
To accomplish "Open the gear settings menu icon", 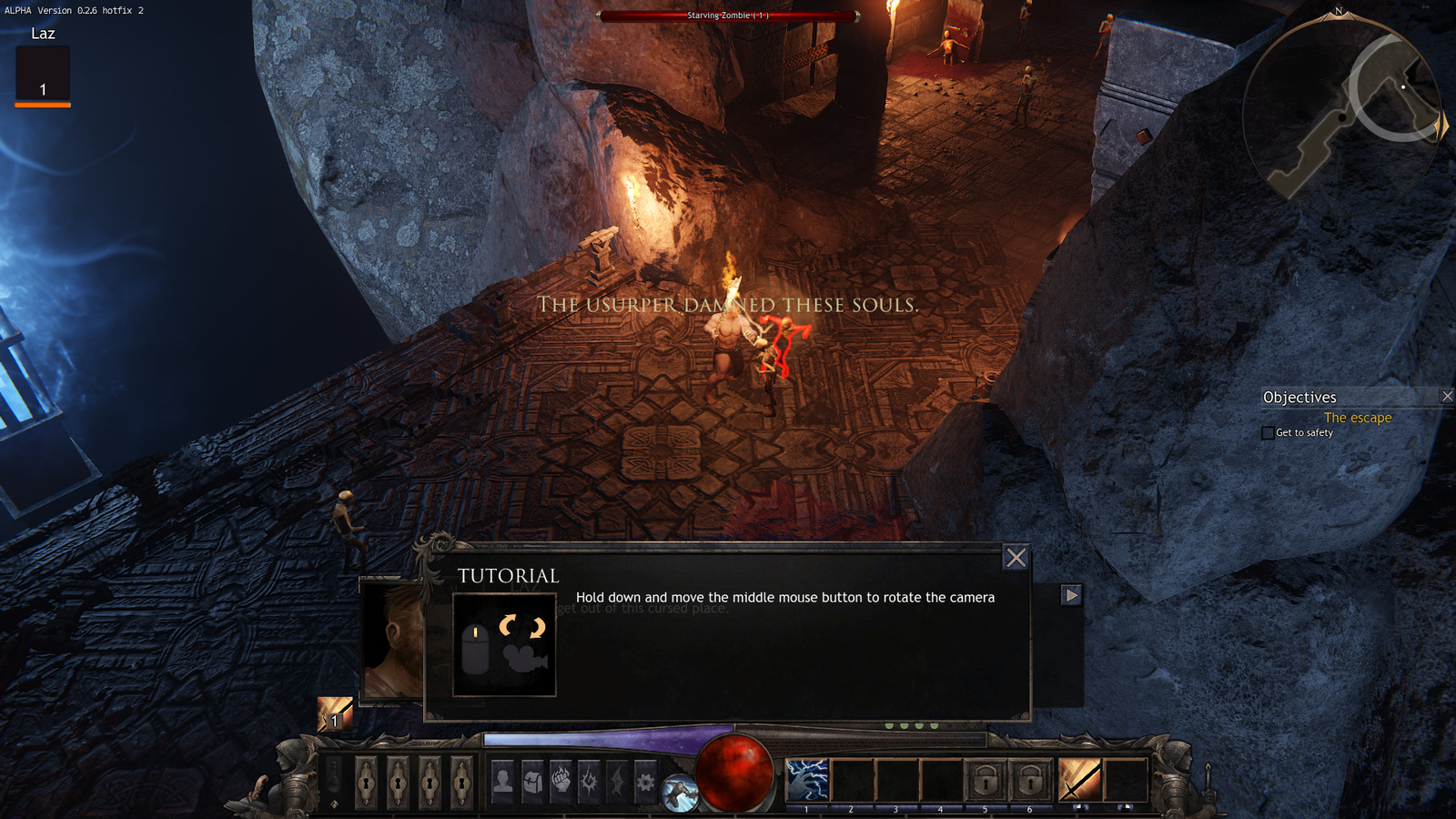I will click(x=645, y=781).
